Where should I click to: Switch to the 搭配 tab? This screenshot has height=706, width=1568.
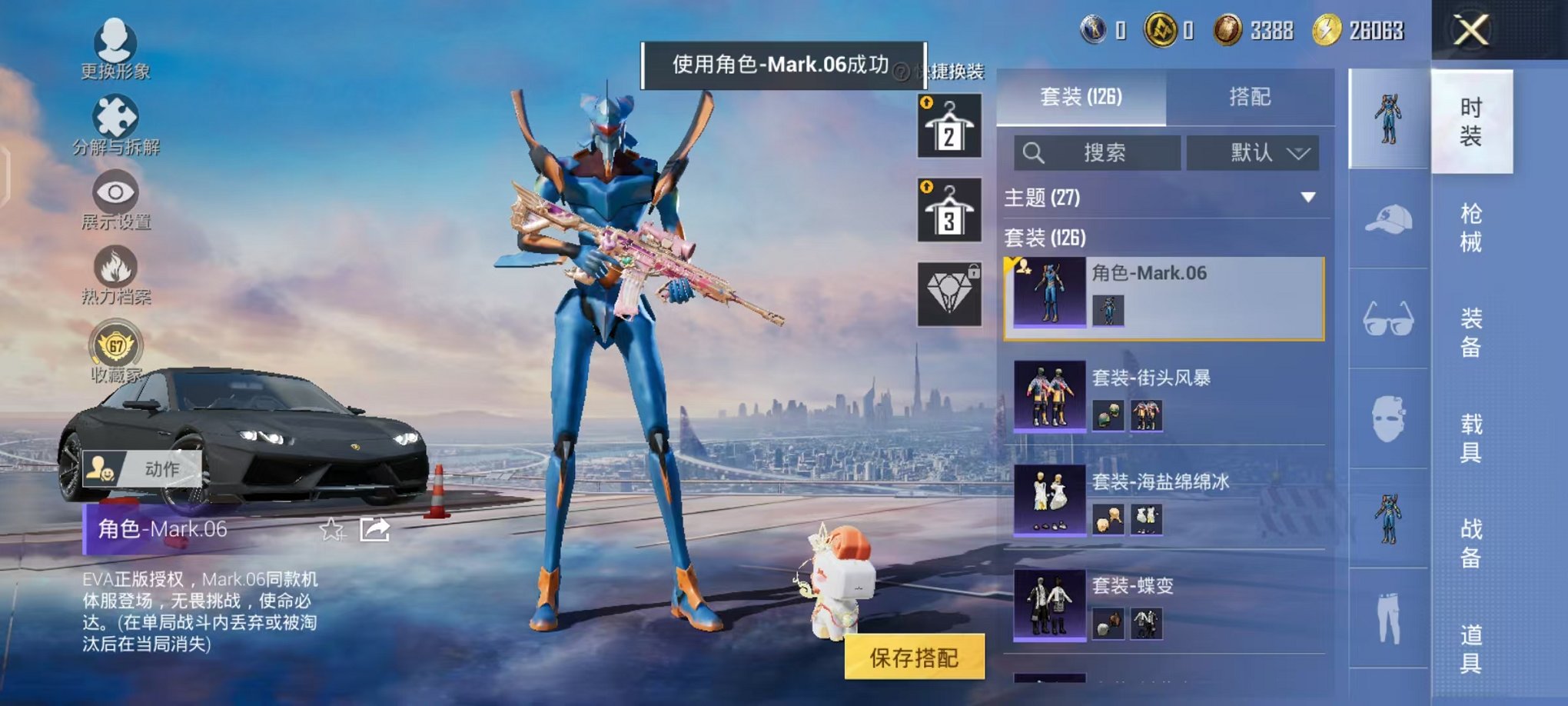tap(1251, 98)
